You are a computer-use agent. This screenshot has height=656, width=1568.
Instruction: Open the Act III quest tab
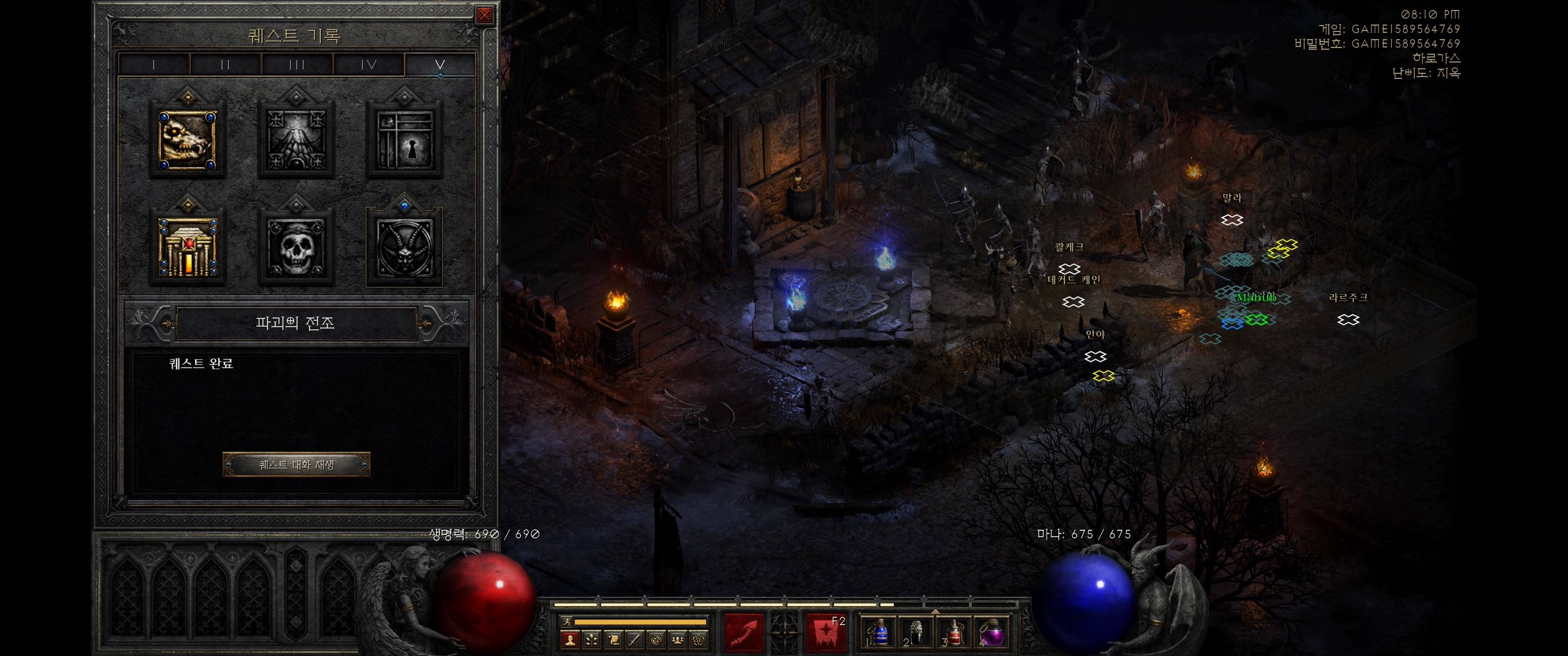pyautogui.click(x=297, y=65)
